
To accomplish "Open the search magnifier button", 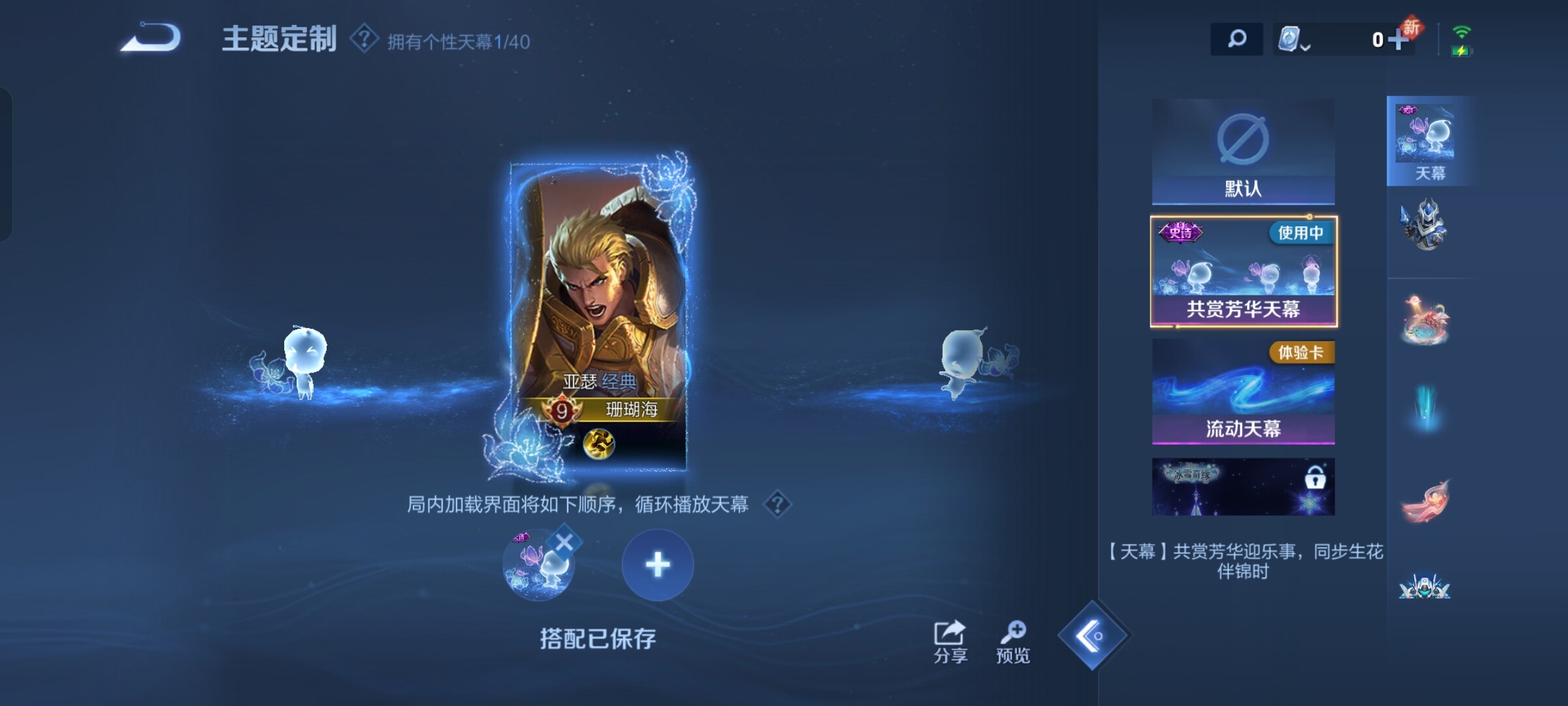I will pos(1236,39).
